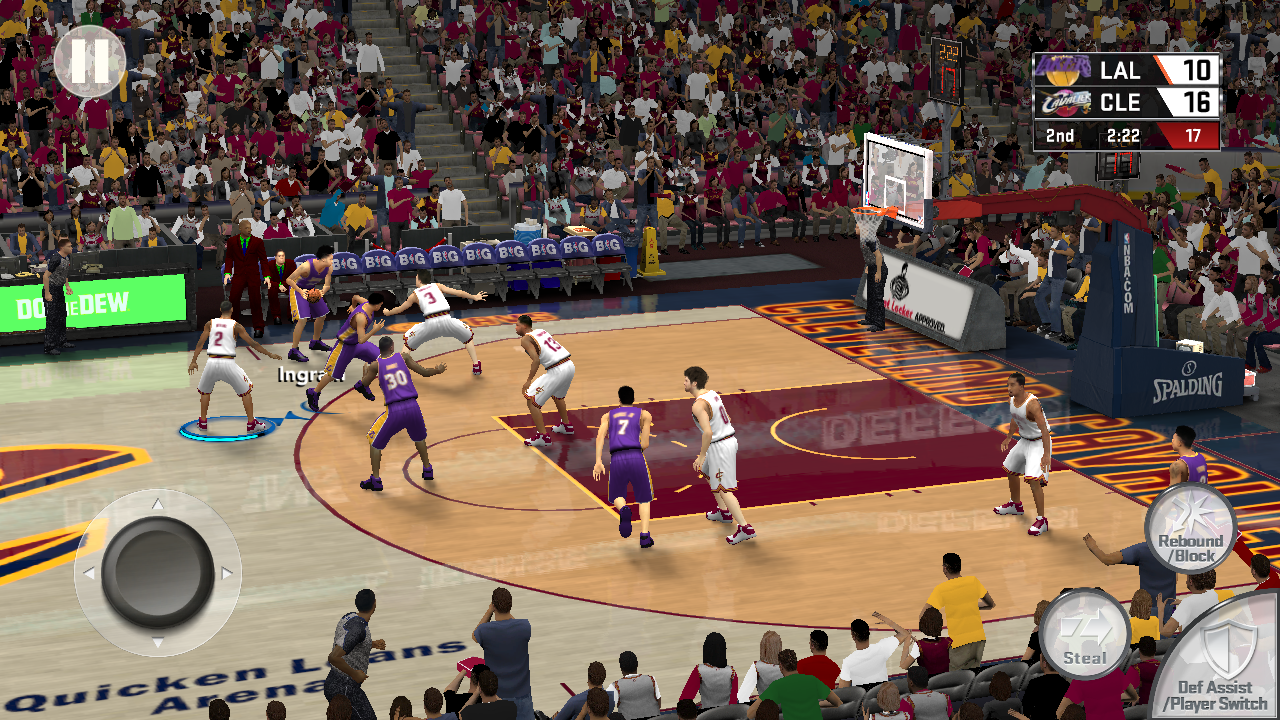The height and width of the screenshot is (720, 1280).
Task: Pause the game with the pause button
Action: [x=89, y=61]
